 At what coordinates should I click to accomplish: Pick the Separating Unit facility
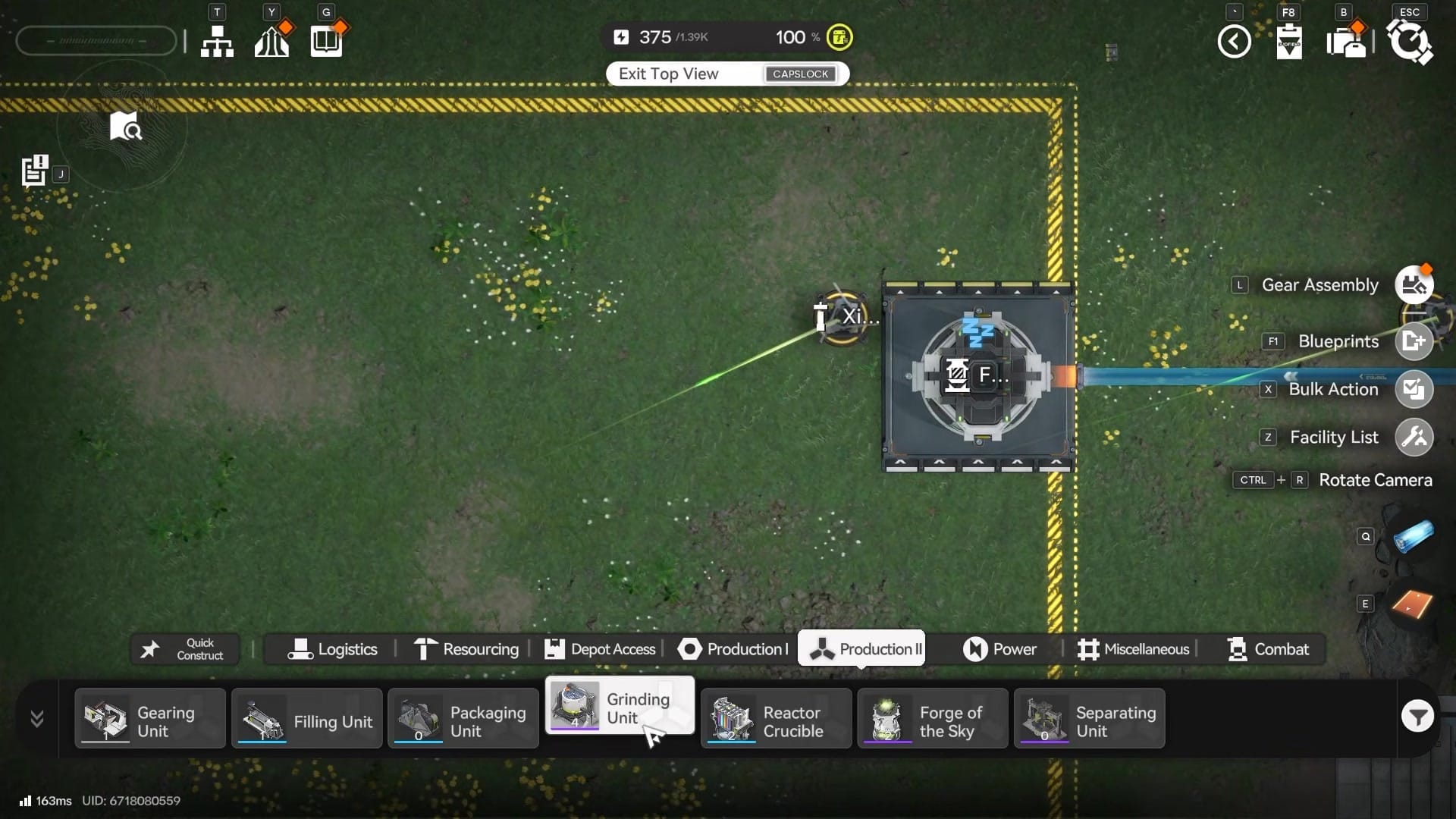1089,719
